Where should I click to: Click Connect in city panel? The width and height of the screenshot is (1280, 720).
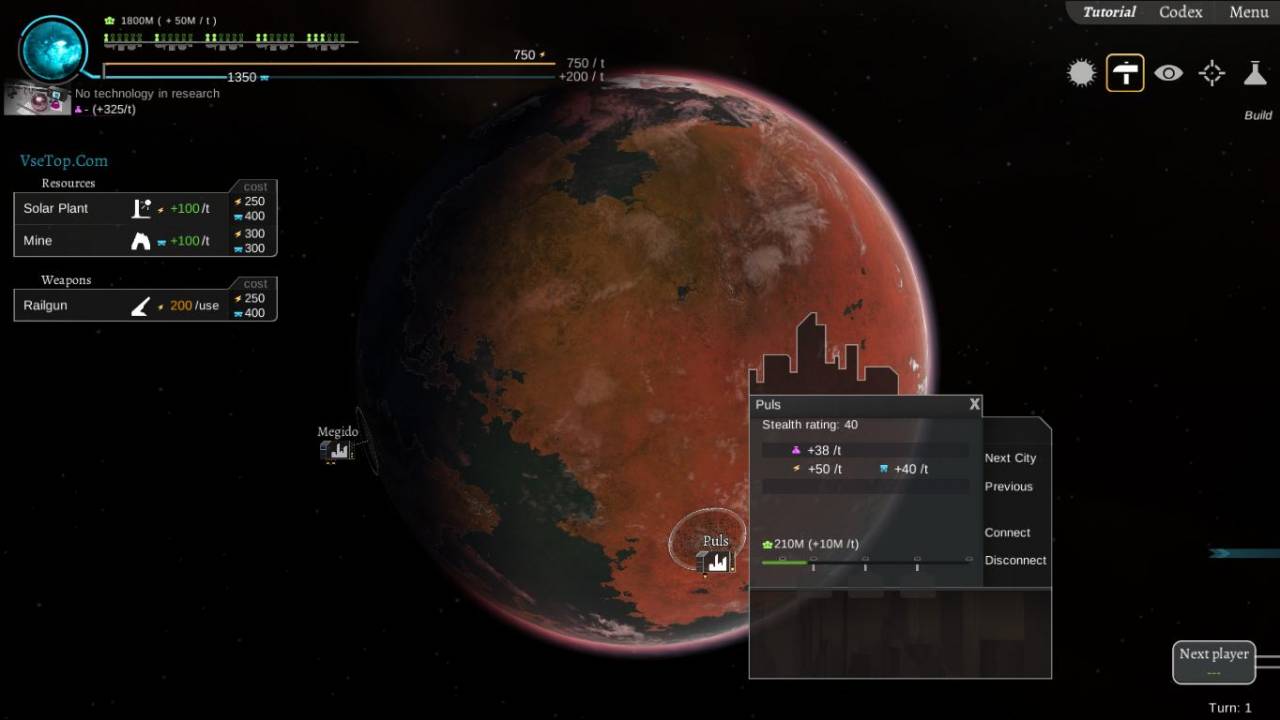point(1007,533)
